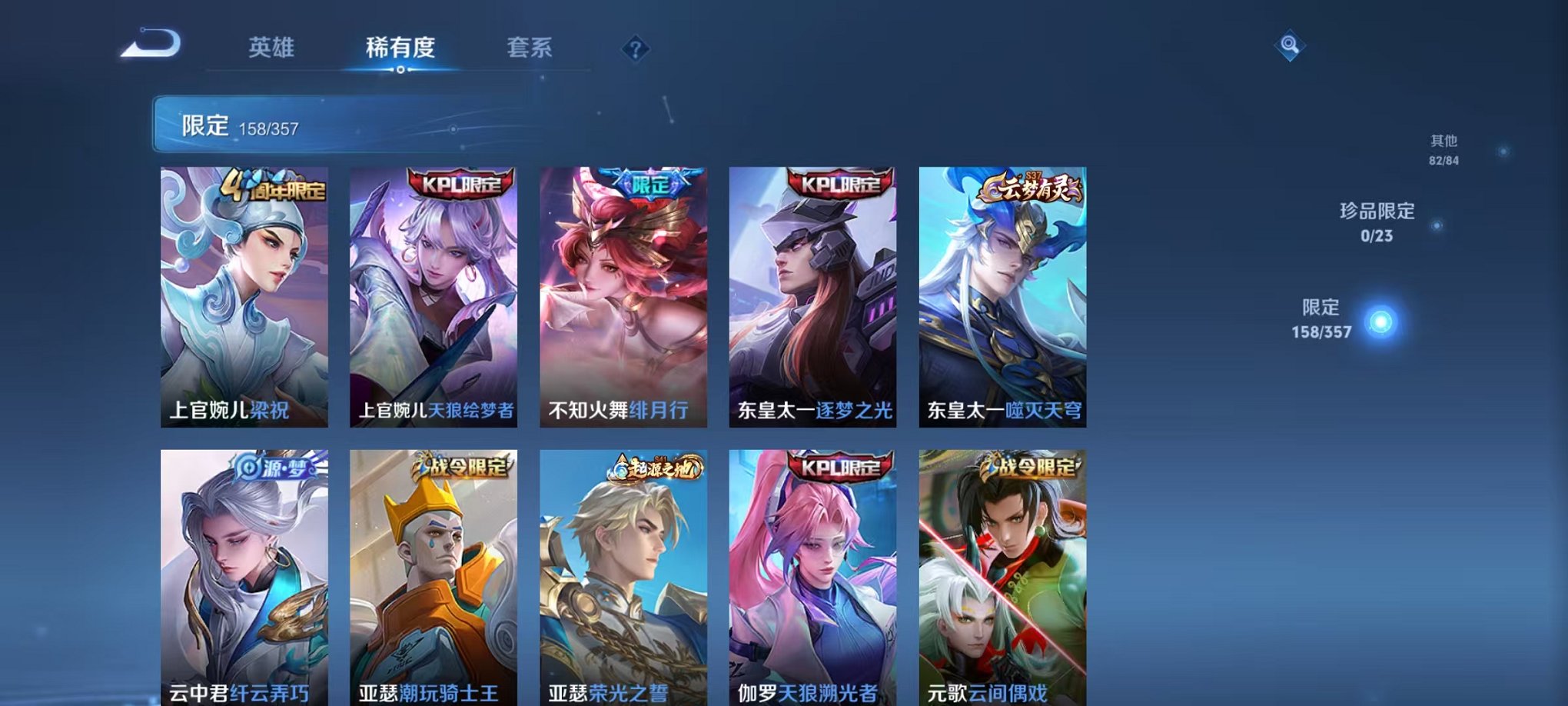Tap the search magnifier icon top-right
This screenshot has height=706, width=1568.
coord(1291,46)
